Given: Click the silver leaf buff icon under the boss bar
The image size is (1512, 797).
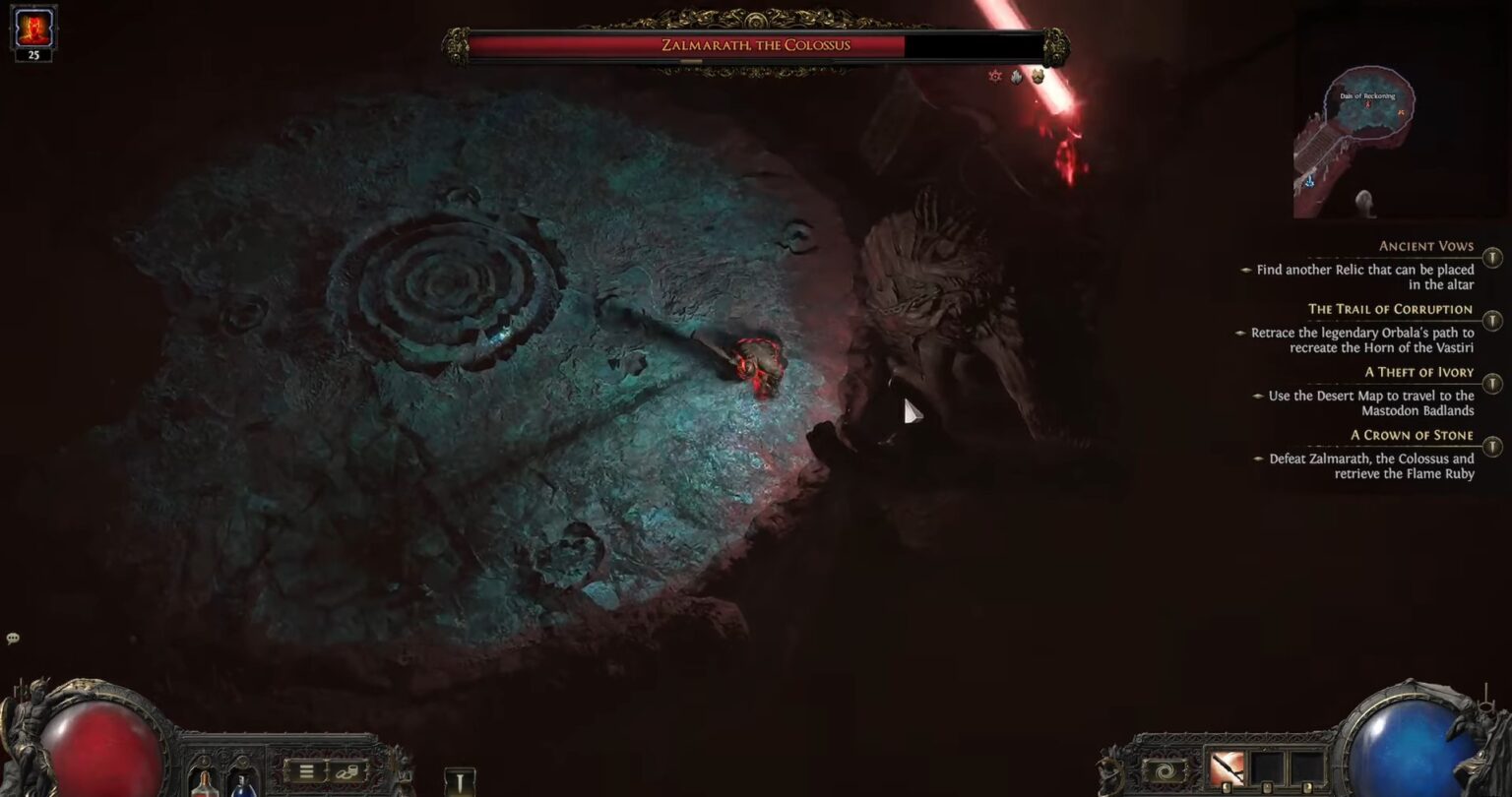Looking at the screenshot, I should [x=1016, y=77].
